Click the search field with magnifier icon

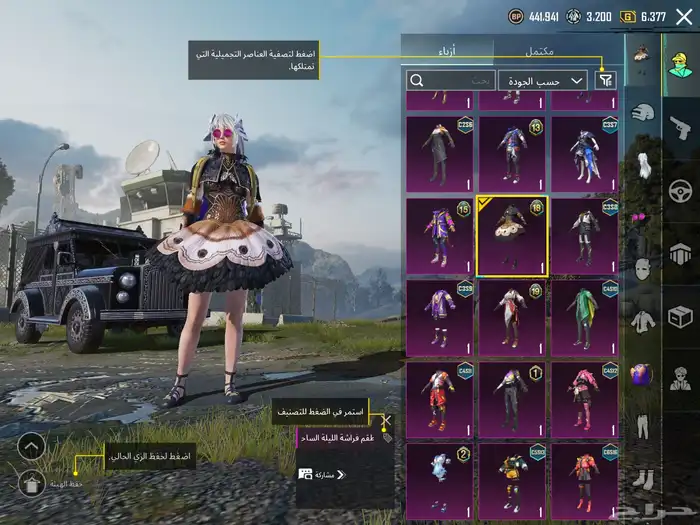click(x=451, y=80)
